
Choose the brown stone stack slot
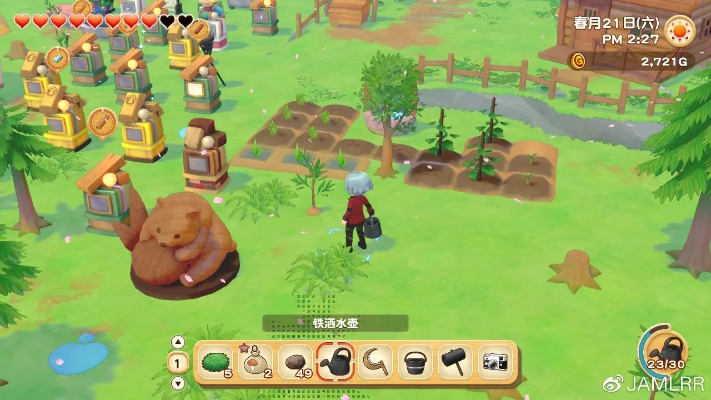tap(296, 361)
